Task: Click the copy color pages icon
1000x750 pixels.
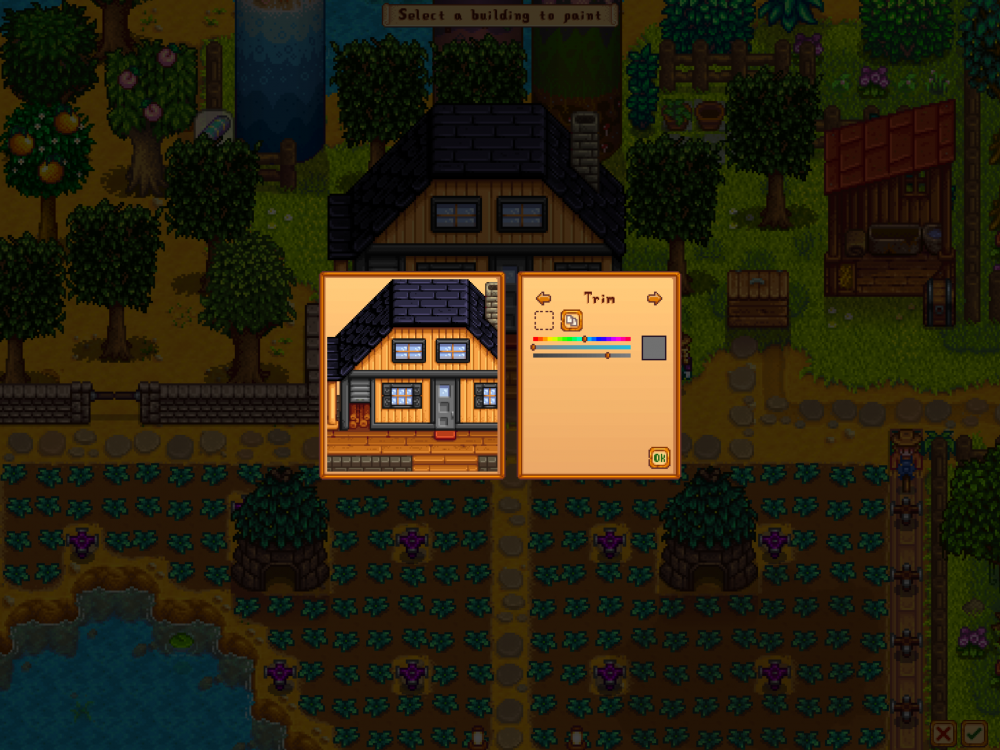Action: tap(570, 321)
